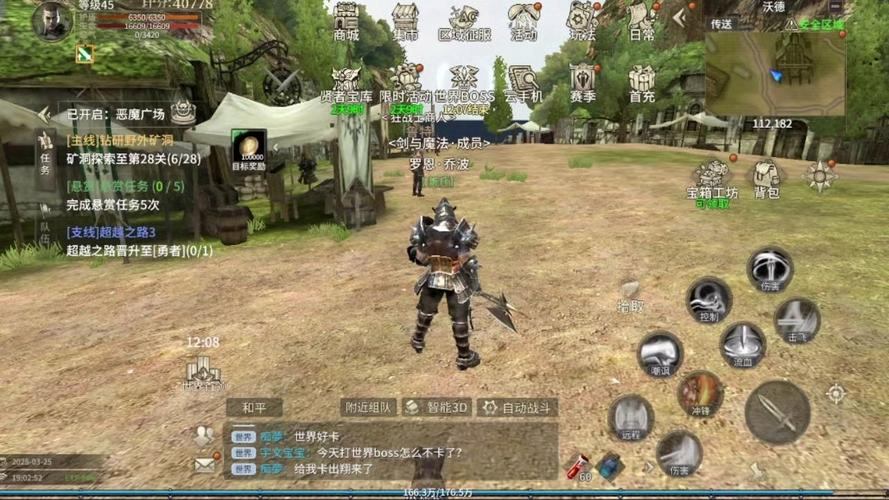Image resolution: width=889 pixels, height=500 pixels.
Task: Open the 背包 backpack
Action: tap(766, 178)
